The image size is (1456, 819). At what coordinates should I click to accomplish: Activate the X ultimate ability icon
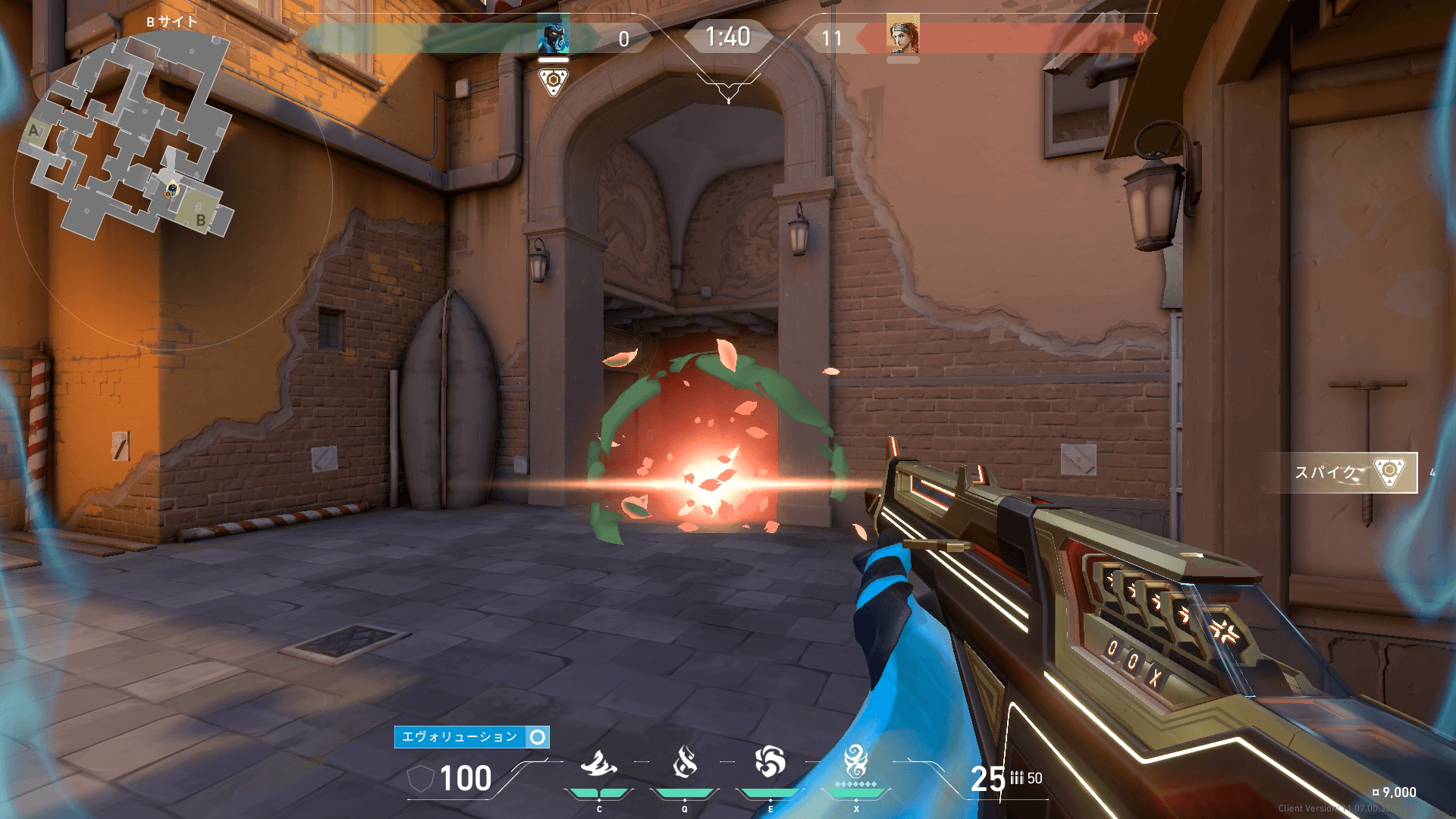click(856, 762)
